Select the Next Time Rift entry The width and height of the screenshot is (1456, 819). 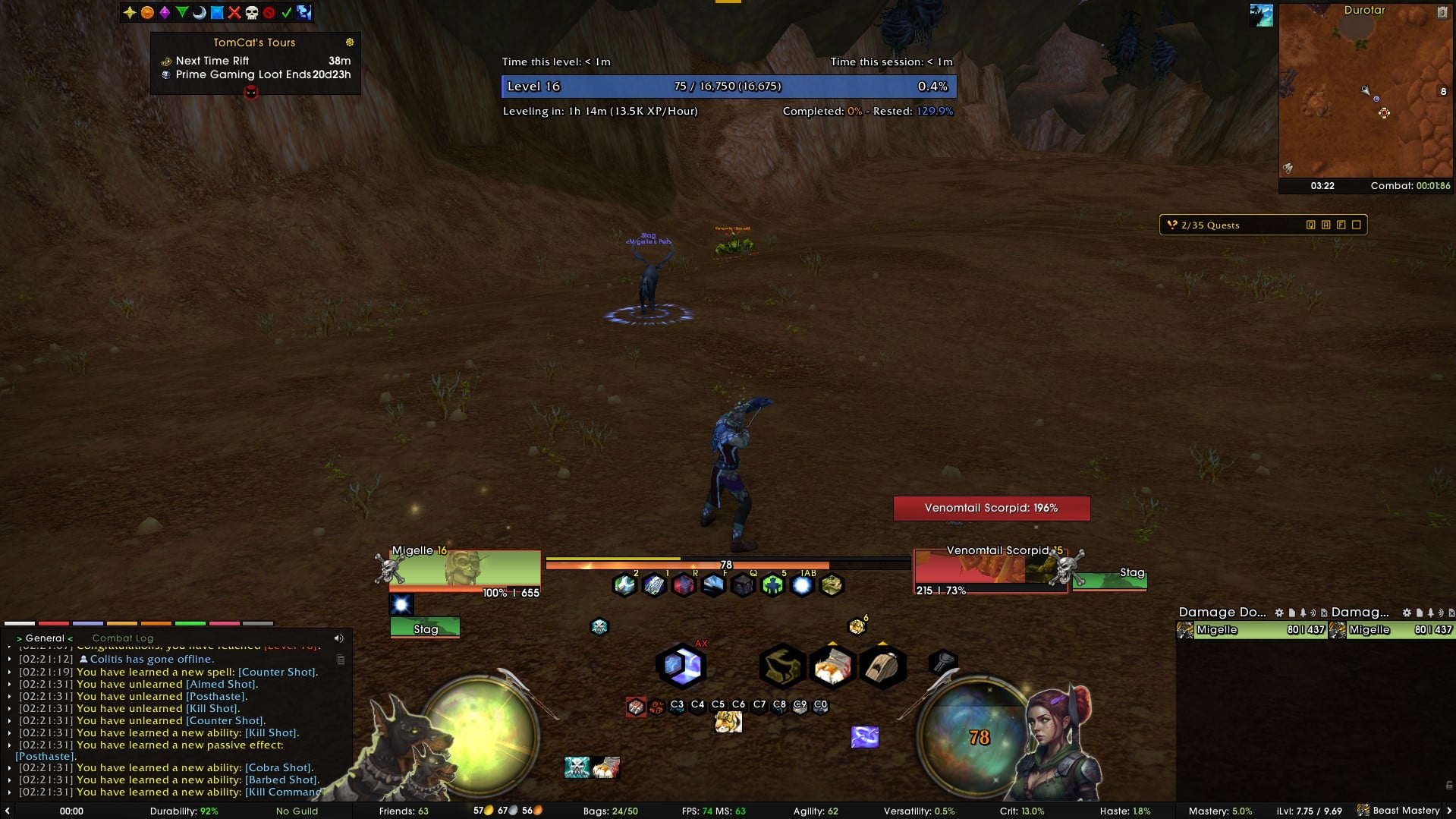tap(212, 61)
